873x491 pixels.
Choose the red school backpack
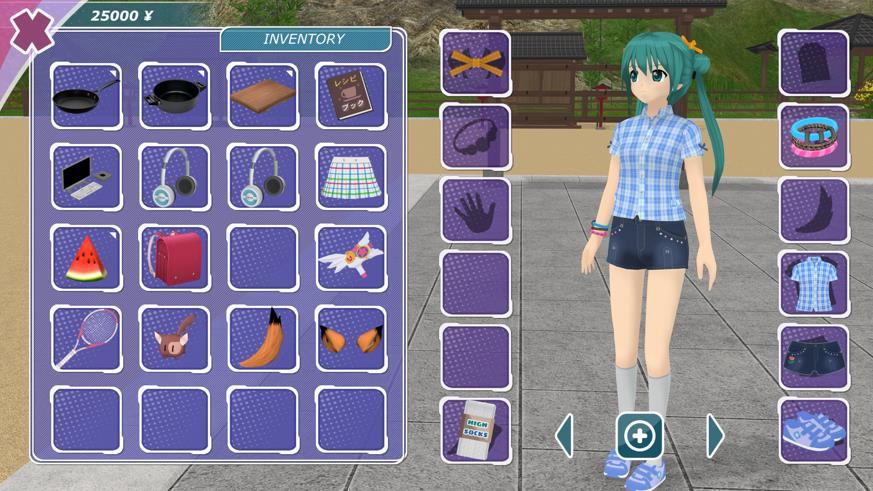174,258
